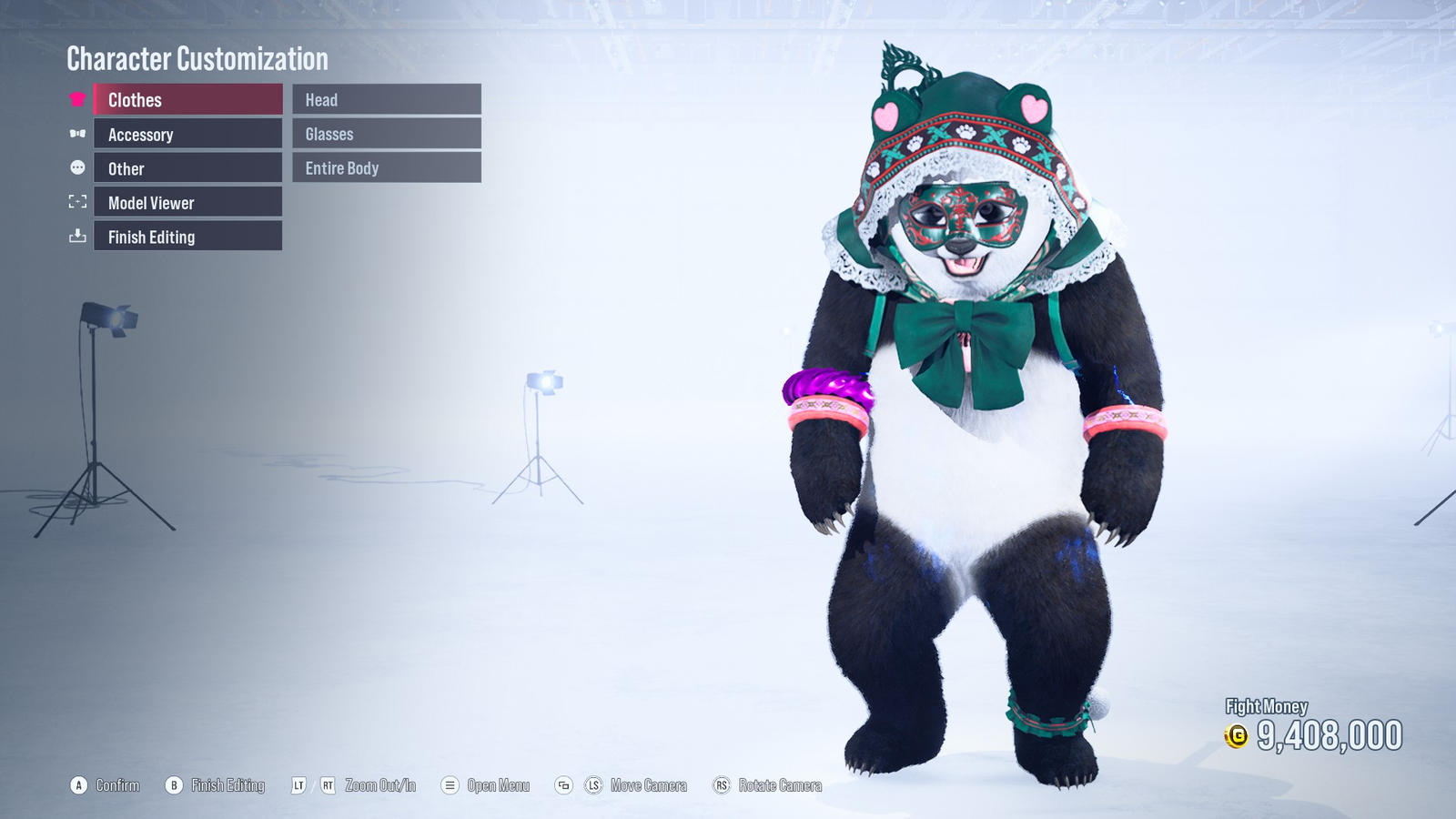Click the Accessory category icon
This screenshot has width=1456, height=819.
coord(77,134)
